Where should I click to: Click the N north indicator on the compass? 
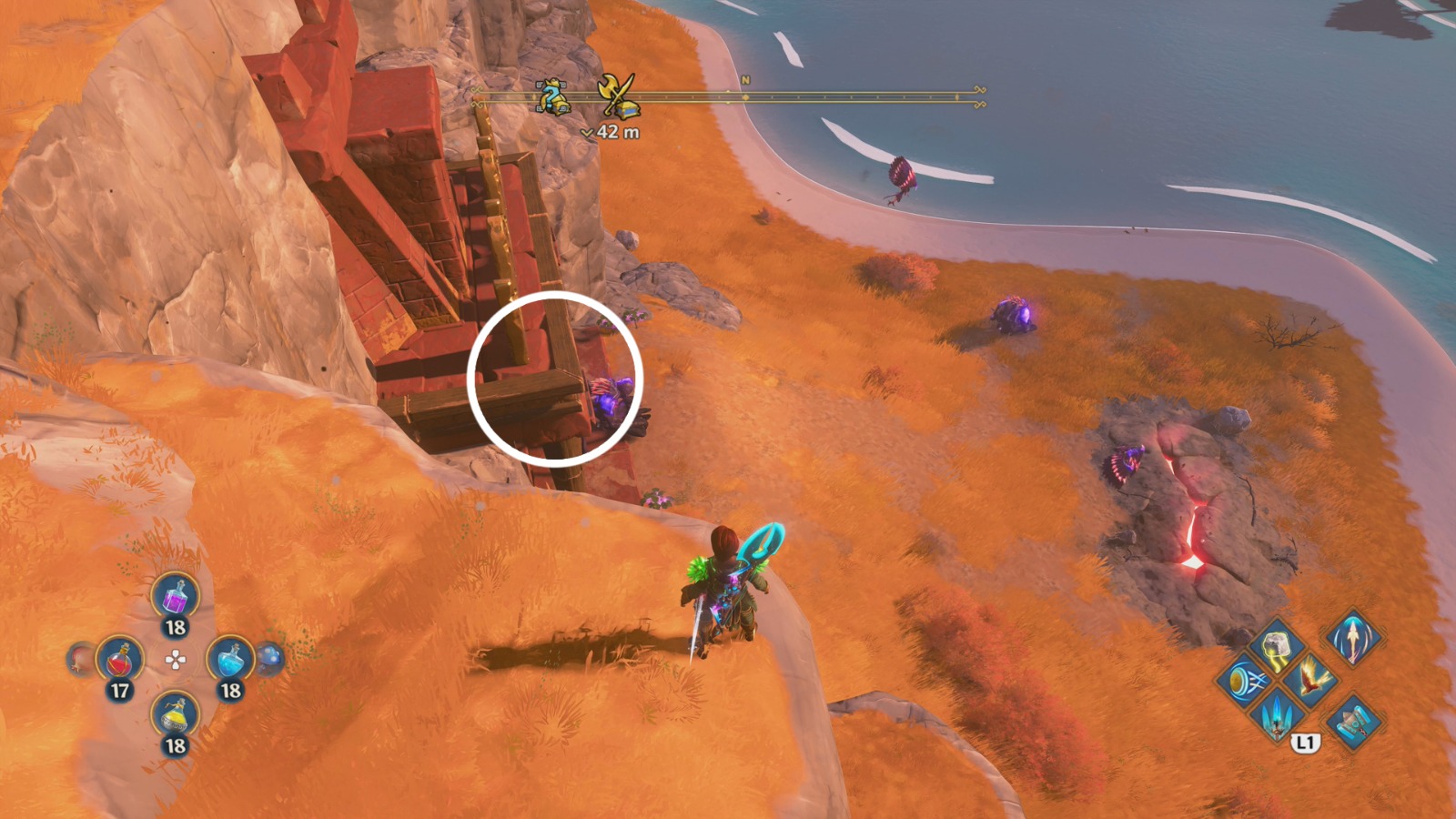pyautogui.click(x=745, y=80)
